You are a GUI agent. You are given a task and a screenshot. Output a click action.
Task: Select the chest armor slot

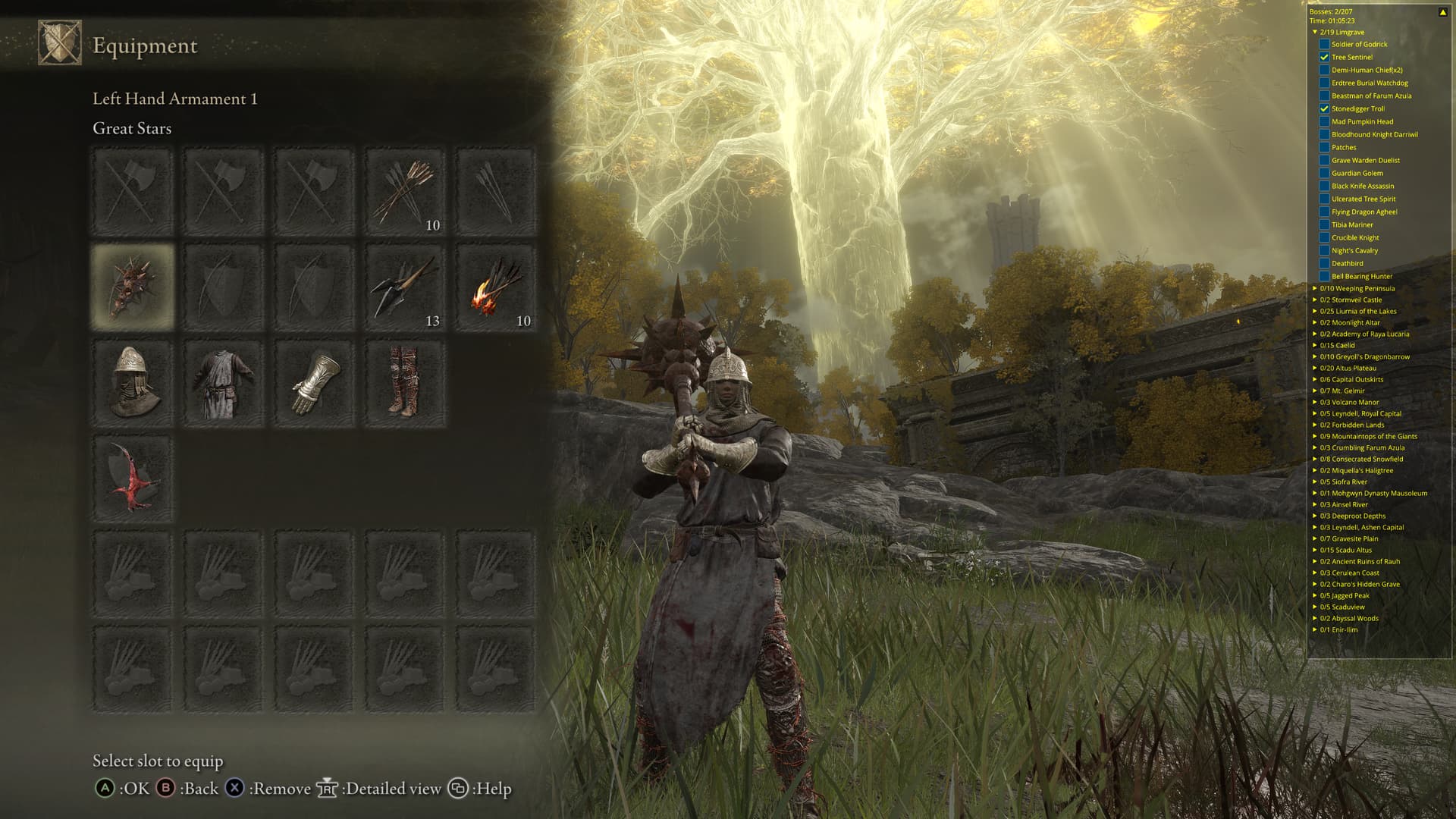[x=224, y=383]
